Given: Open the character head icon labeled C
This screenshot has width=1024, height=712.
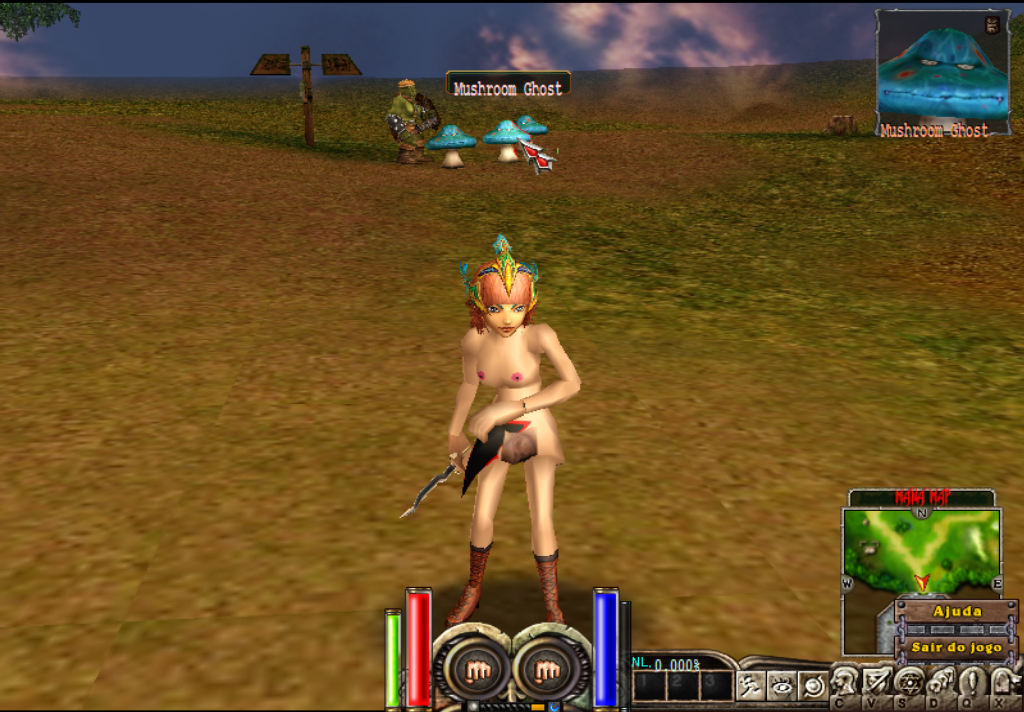Looking at the screenshot, I should click(845, 683).
